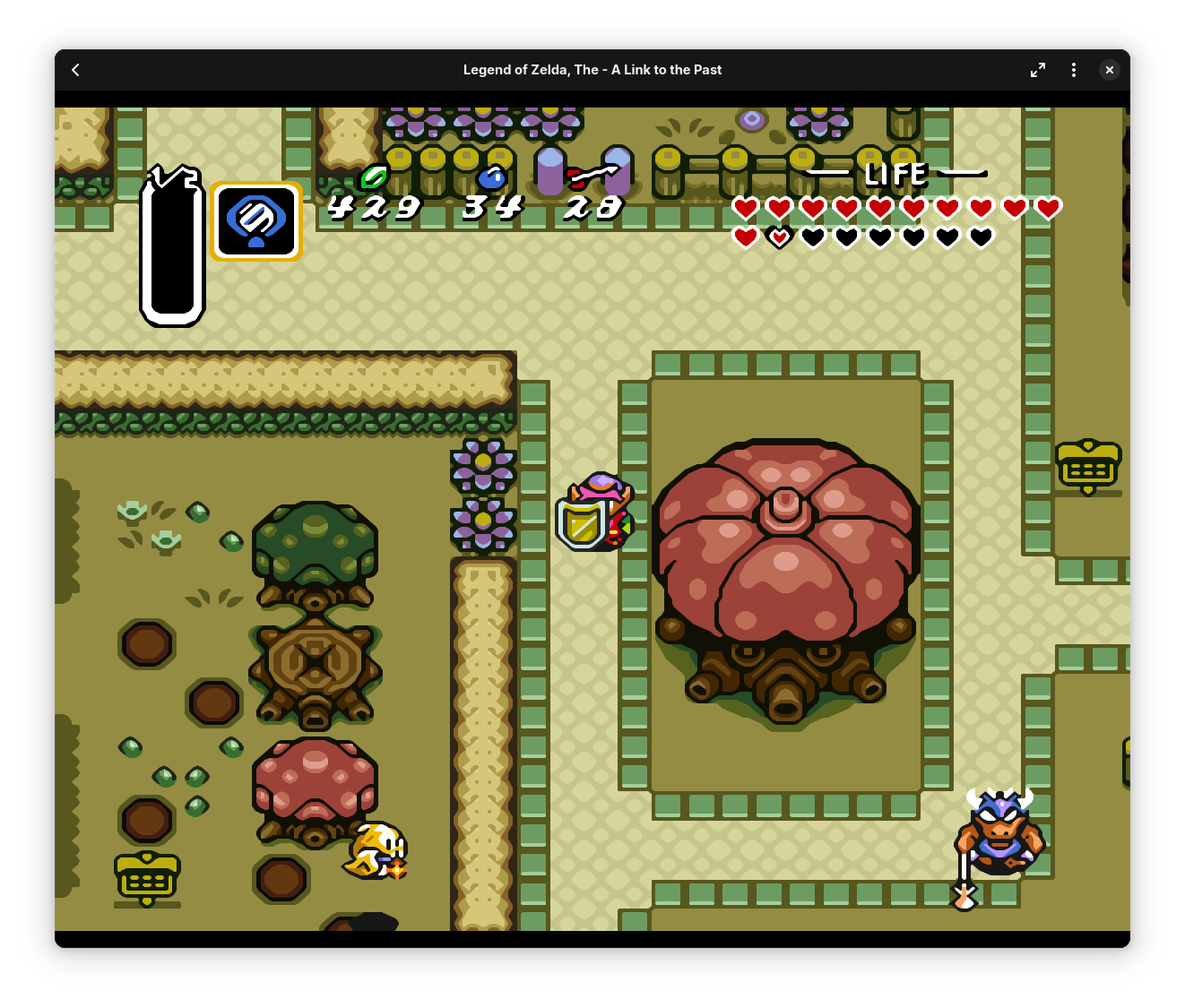The height and width of the screenshot is (1008, 1185).
Task: Click the vertical magic meter gauge
Action: [x=173, y=248]
